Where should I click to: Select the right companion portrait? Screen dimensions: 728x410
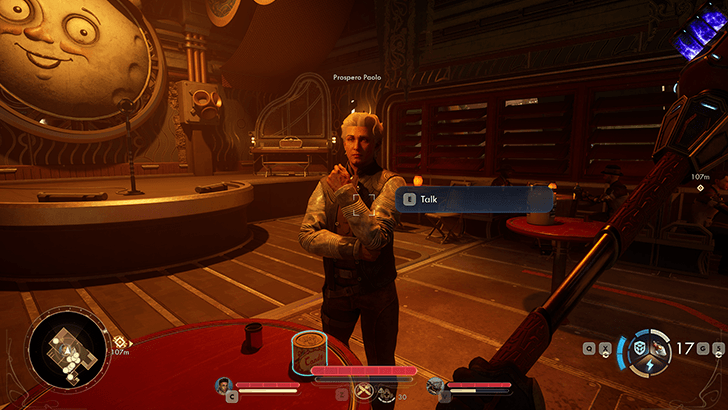pyautogui.click(x=434, y=385)
